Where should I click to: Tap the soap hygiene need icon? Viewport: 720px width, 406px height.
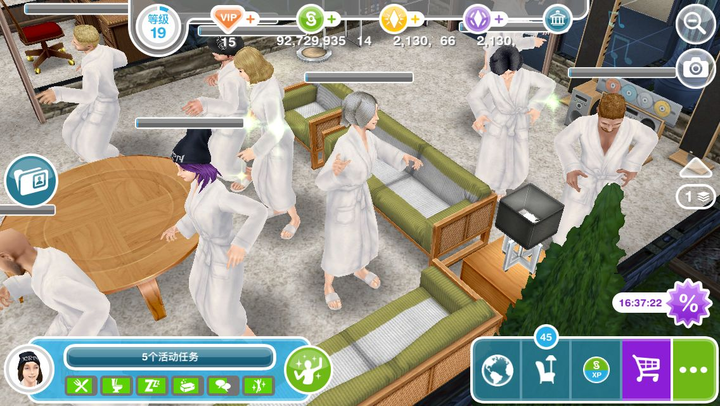coord(187,385)
